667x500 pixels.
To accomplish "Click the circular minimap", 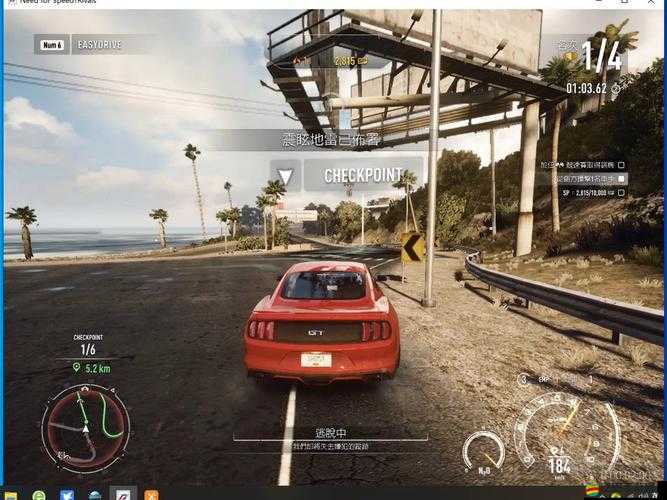I will pos(85,427).
